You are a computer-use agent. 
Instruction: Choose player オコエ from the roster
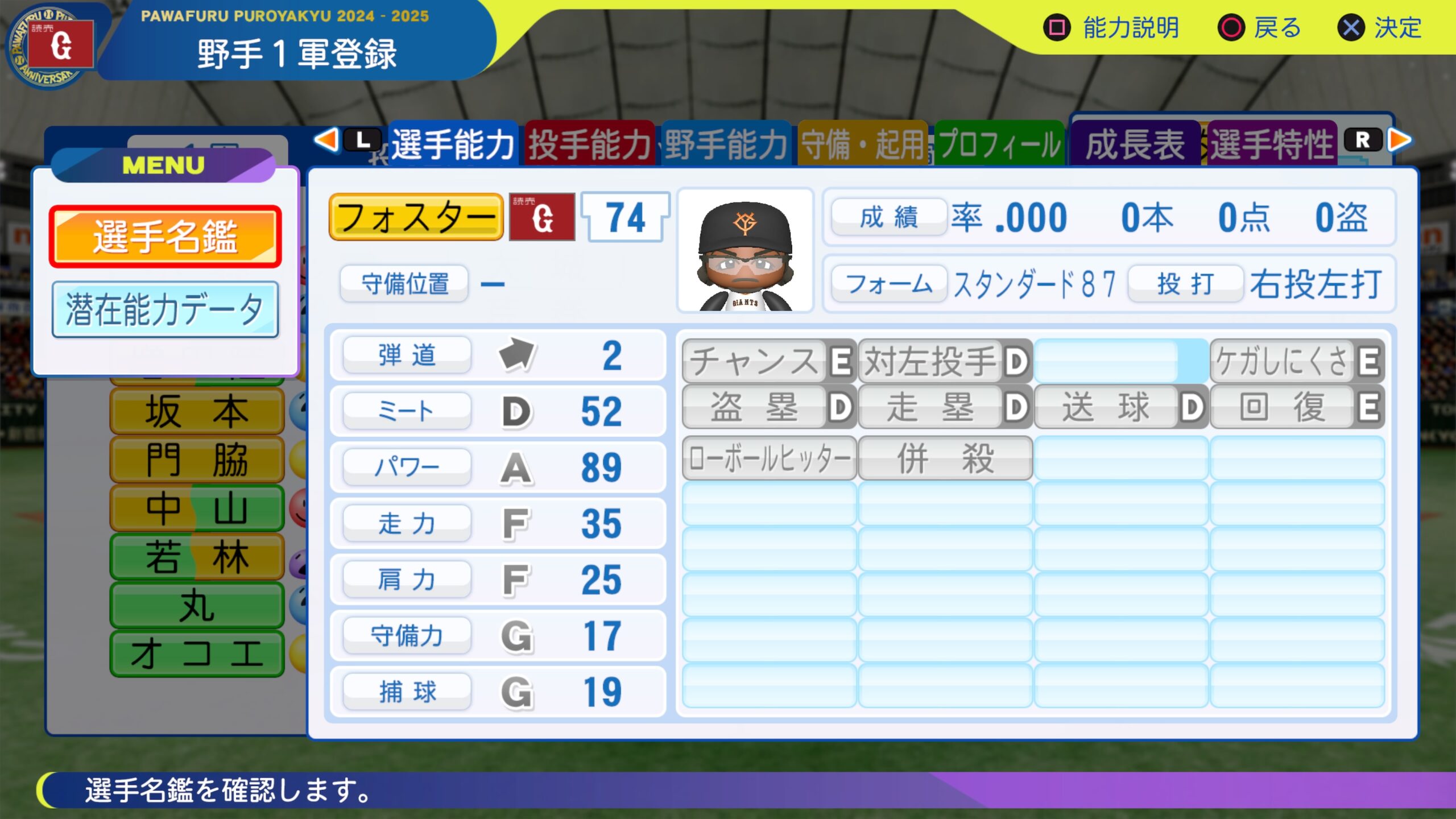197,654
